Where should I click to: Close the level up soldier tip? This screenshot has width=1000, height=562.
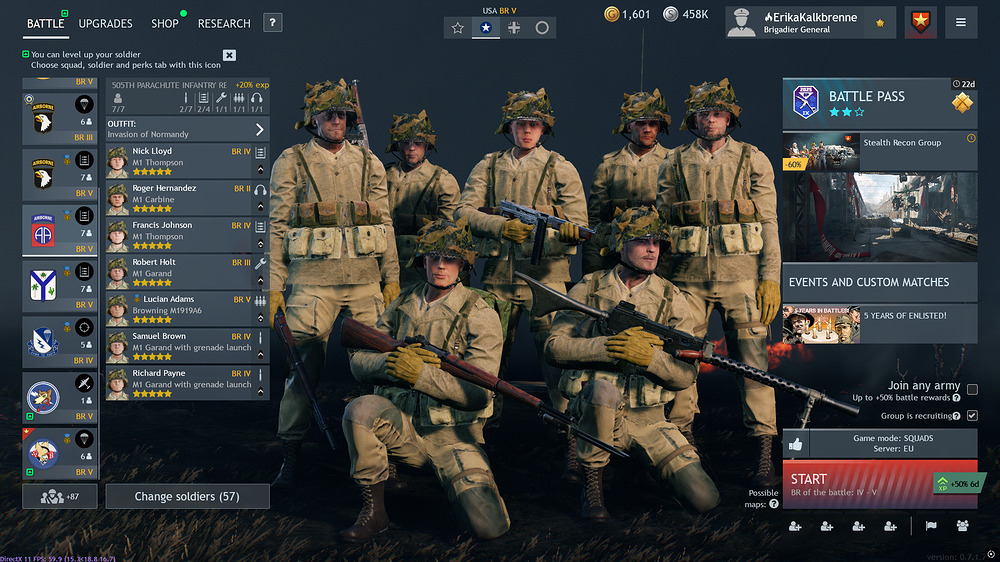point(229,55)
